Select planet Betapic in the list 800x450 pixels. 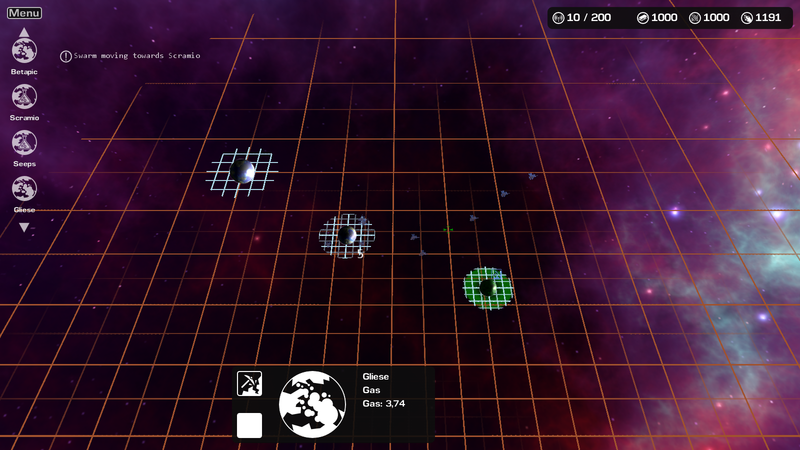coord(24,51)
